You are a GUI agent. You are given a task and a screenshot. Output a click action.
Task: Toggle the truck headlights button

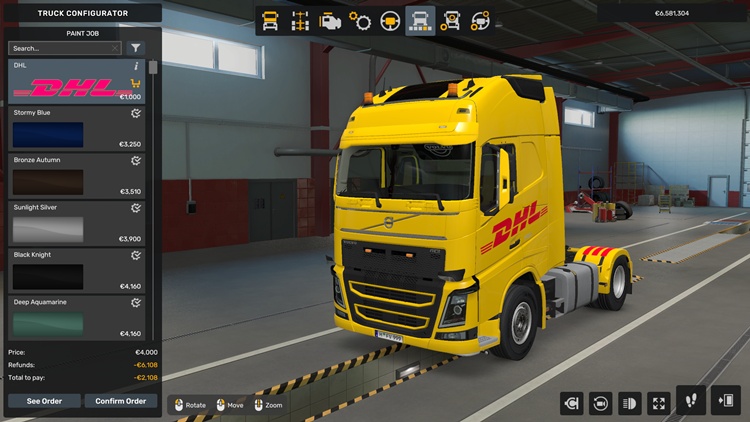pyautogui.click(x=630, y=403)
